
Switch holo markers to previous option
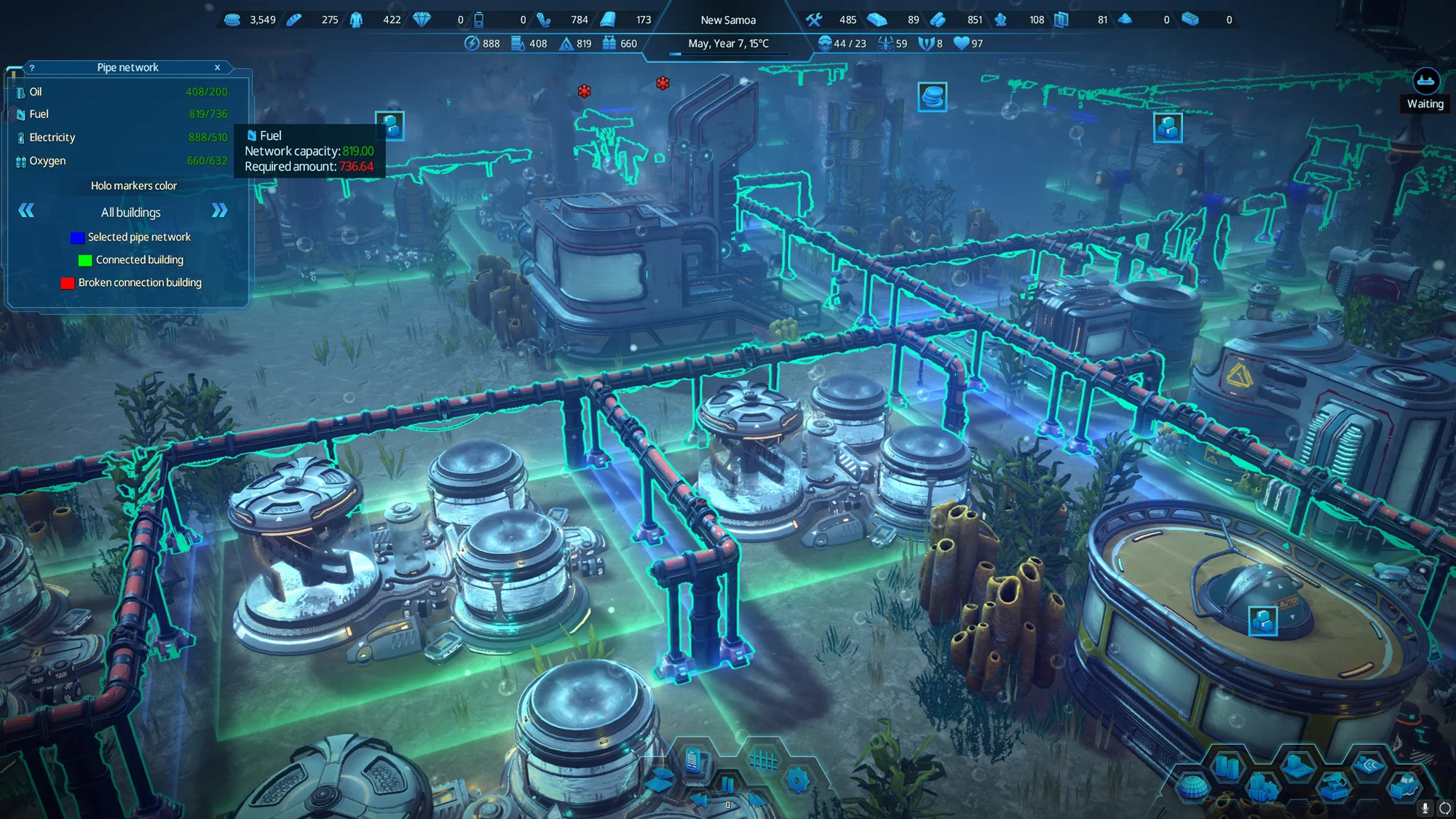26,211
